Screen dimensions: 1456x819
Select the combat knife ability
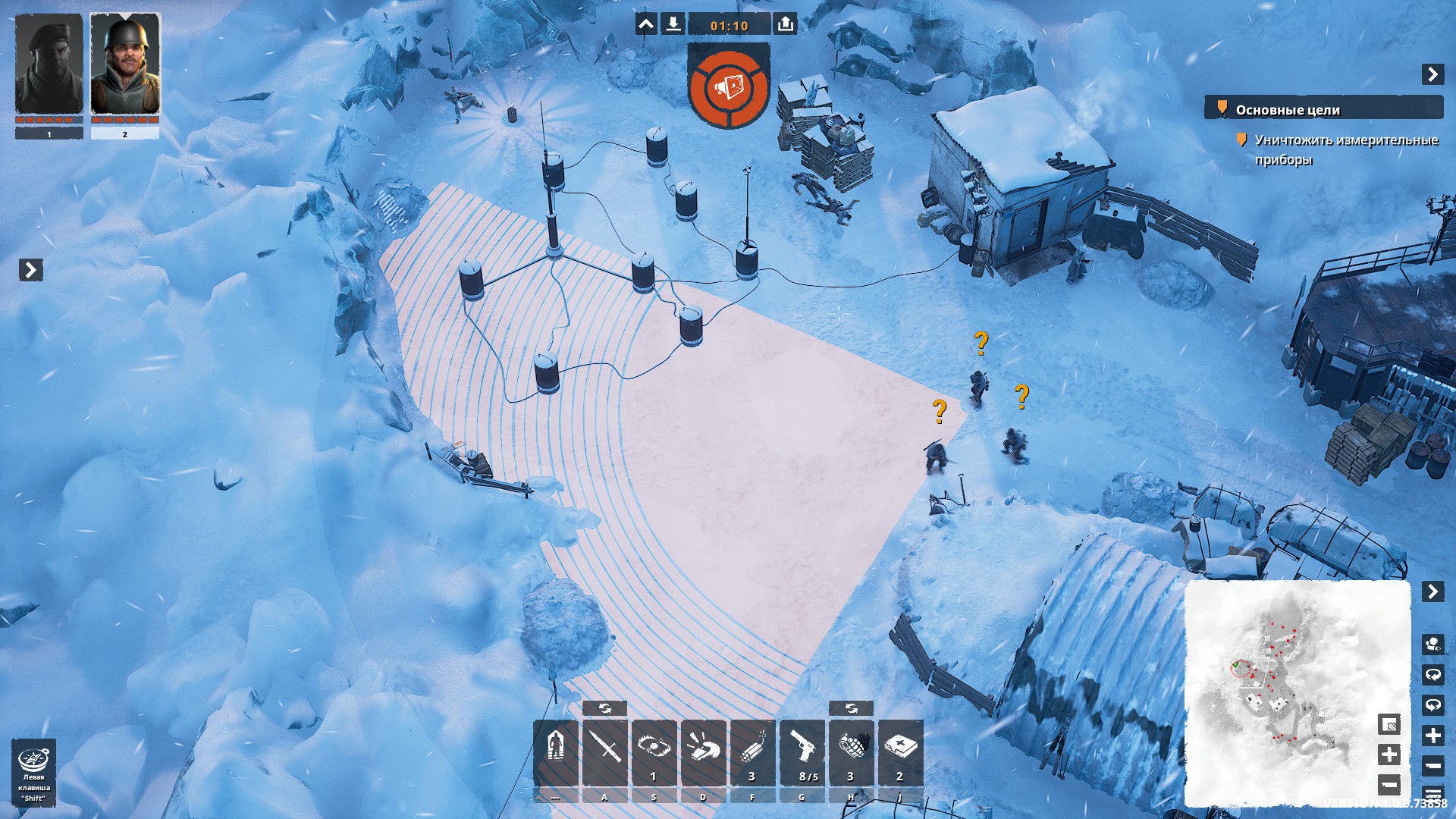(x=604, y=752)
